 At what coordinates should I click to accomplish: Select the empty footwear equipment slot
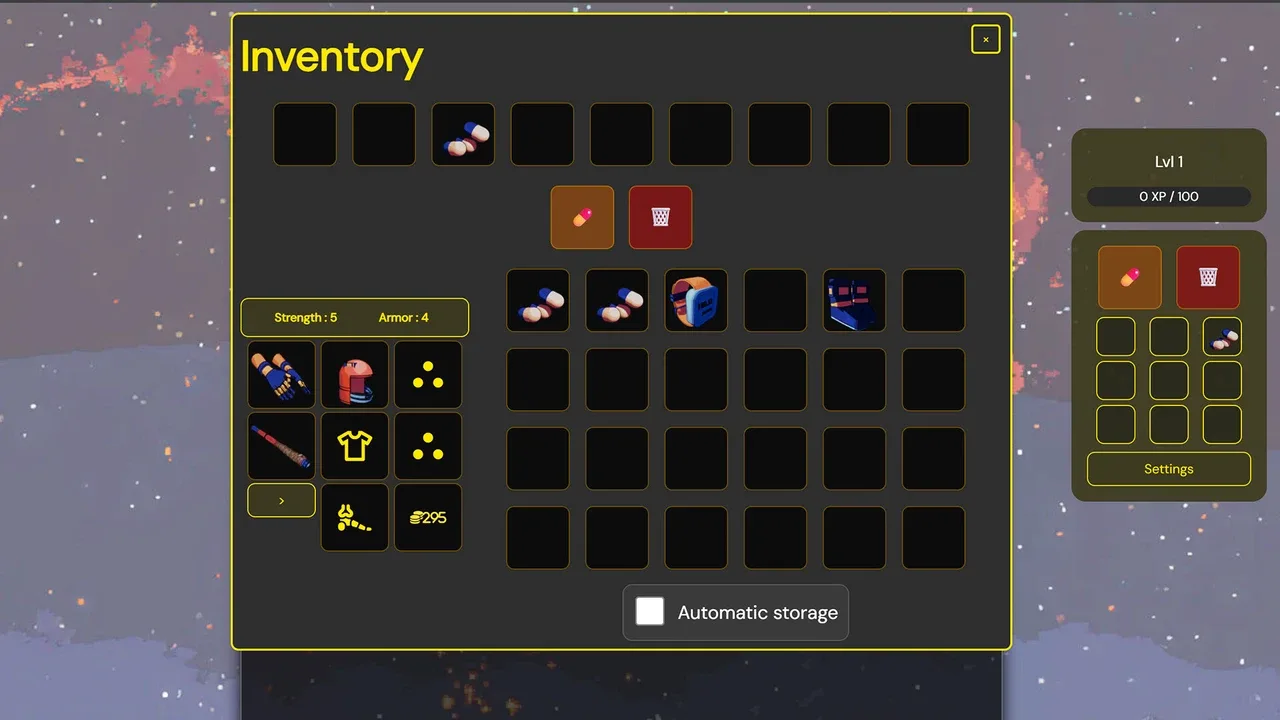click(x=354, y=517)
